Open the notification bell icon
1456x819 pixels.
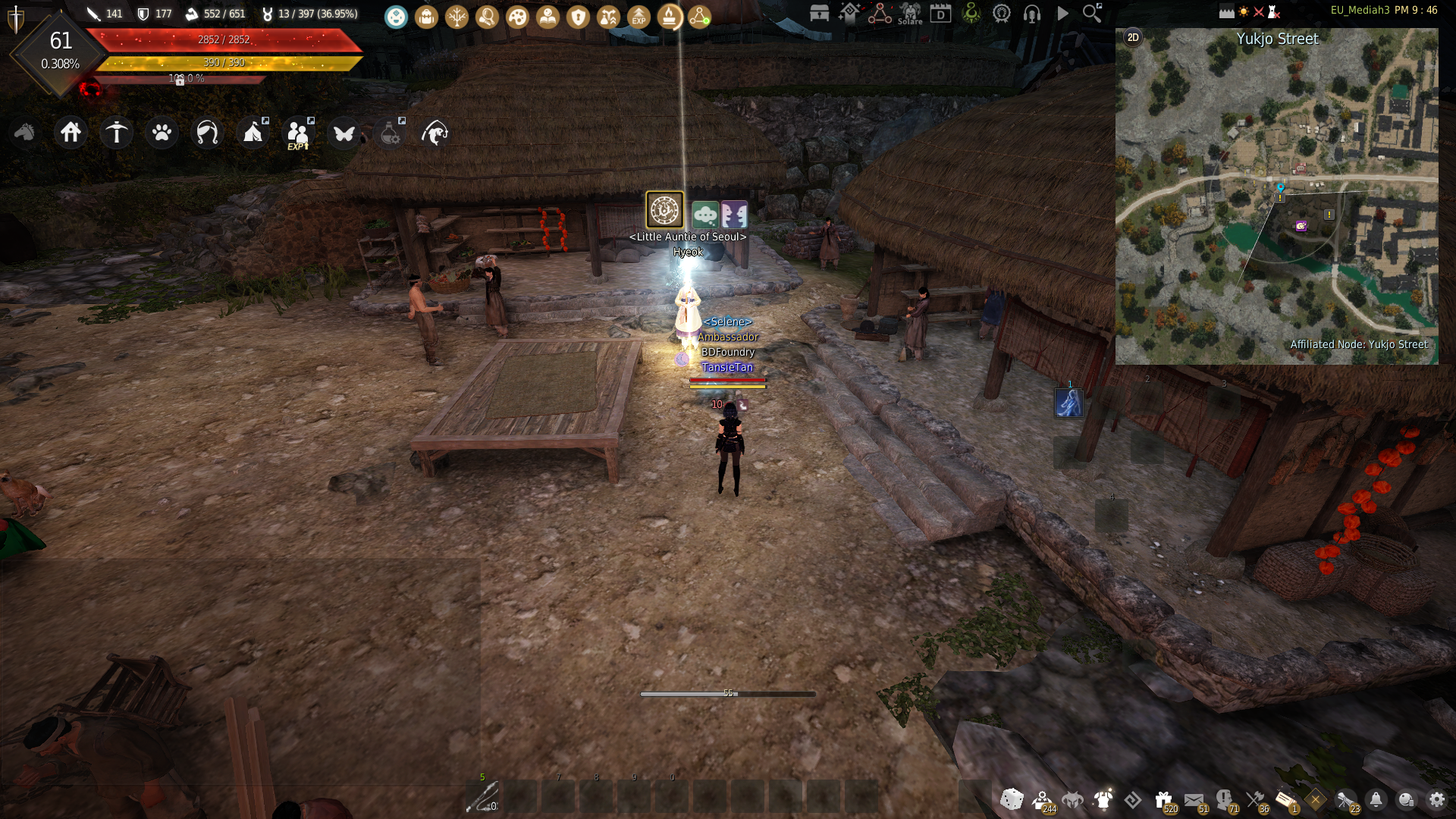(x=1376, y=799)
